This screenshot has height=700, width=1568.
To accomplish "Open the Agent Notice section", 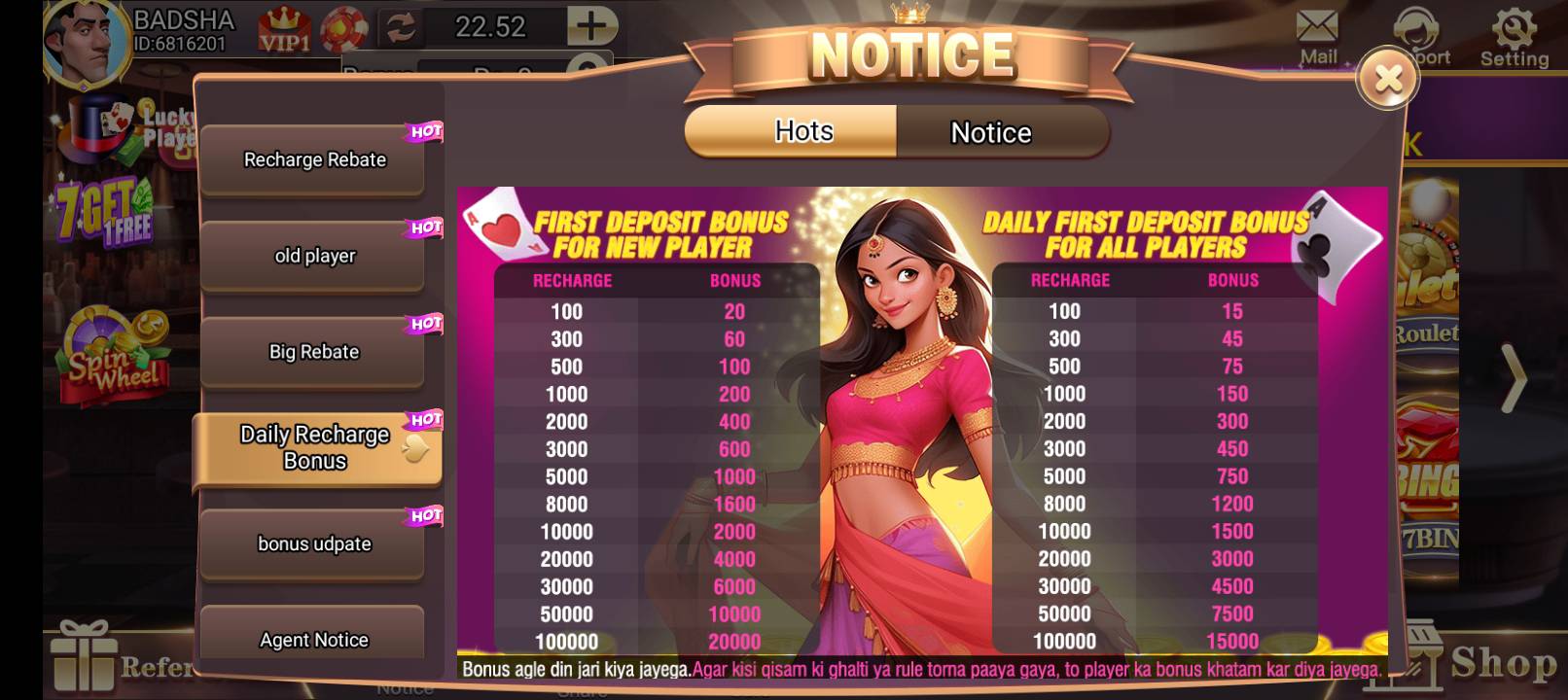I will point(313,639).
